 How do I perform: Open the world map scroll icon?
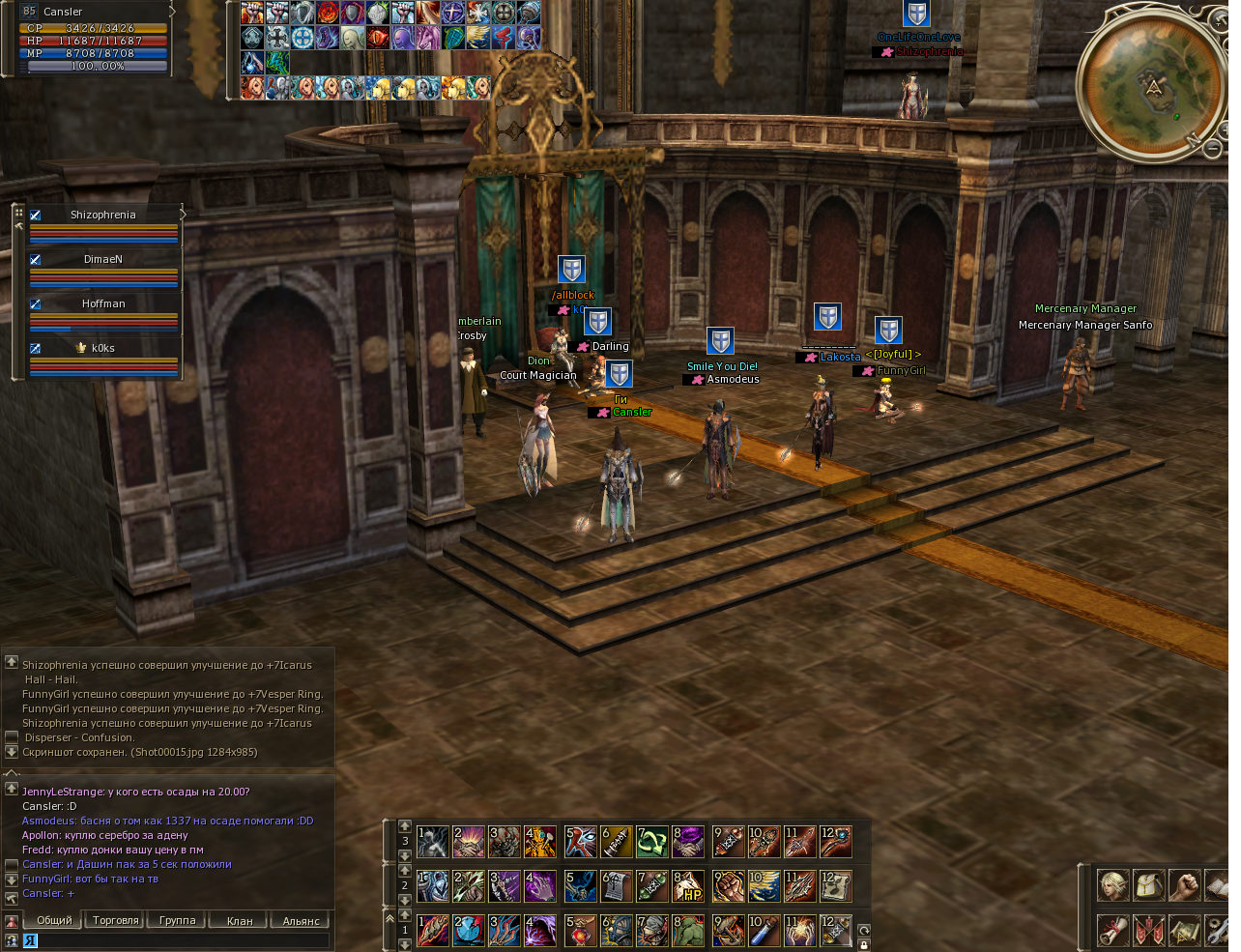[x=1184, y=931]
